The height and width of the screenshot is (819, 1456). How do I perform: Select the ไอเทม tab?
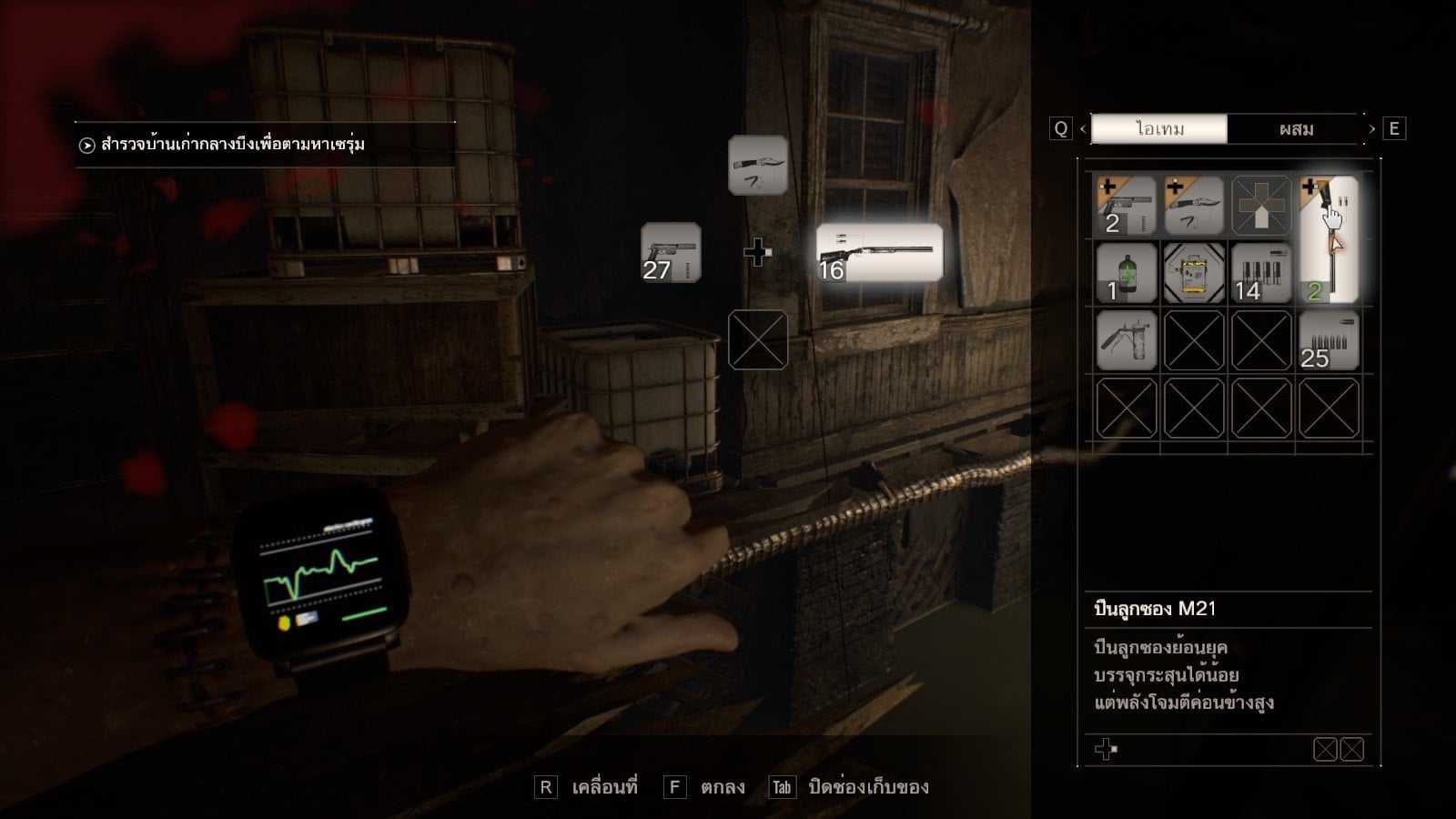(1159, 129)
